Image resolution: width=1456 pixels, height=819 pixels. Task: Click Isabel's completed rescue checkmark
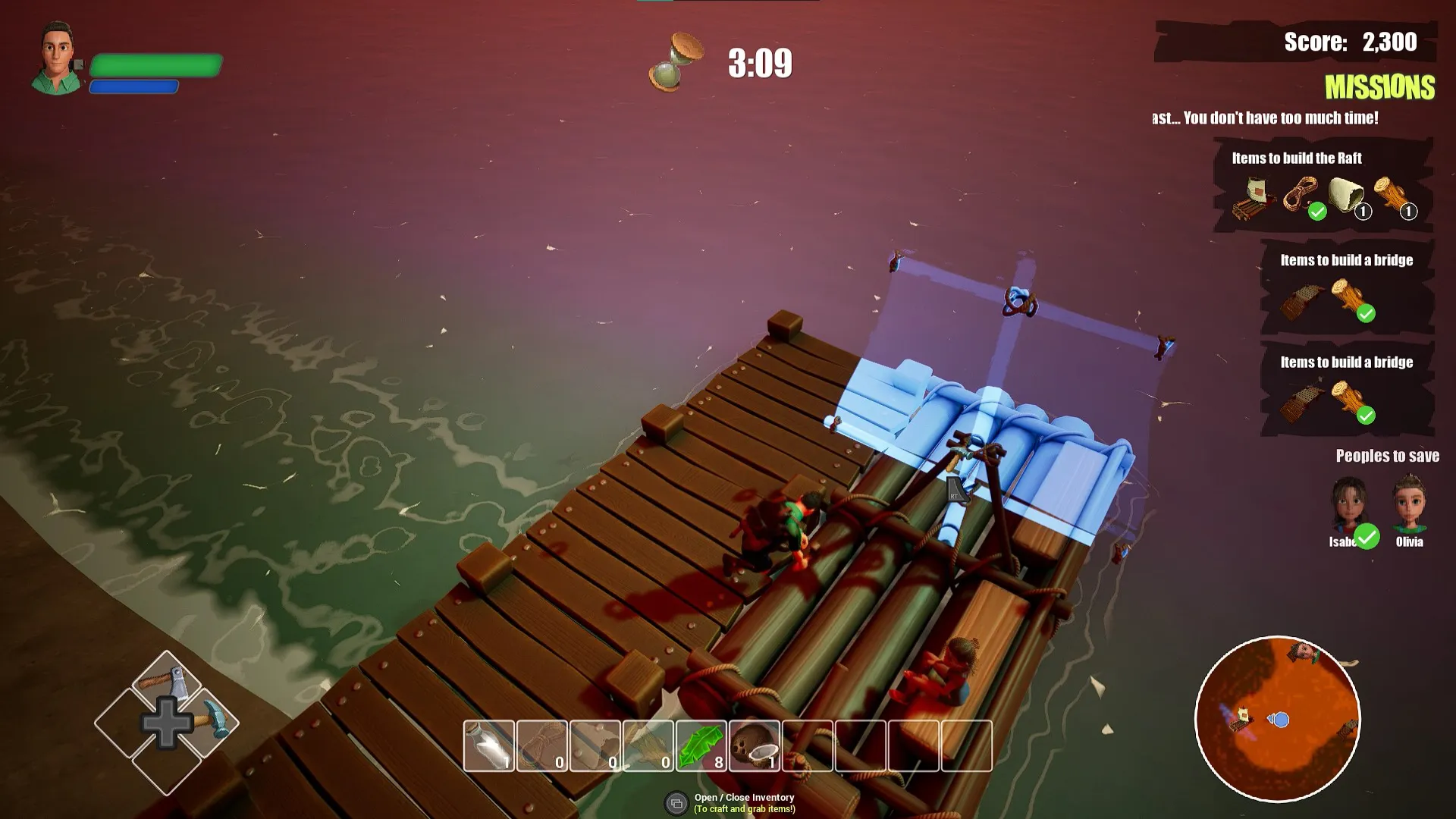pos(1367,537)
